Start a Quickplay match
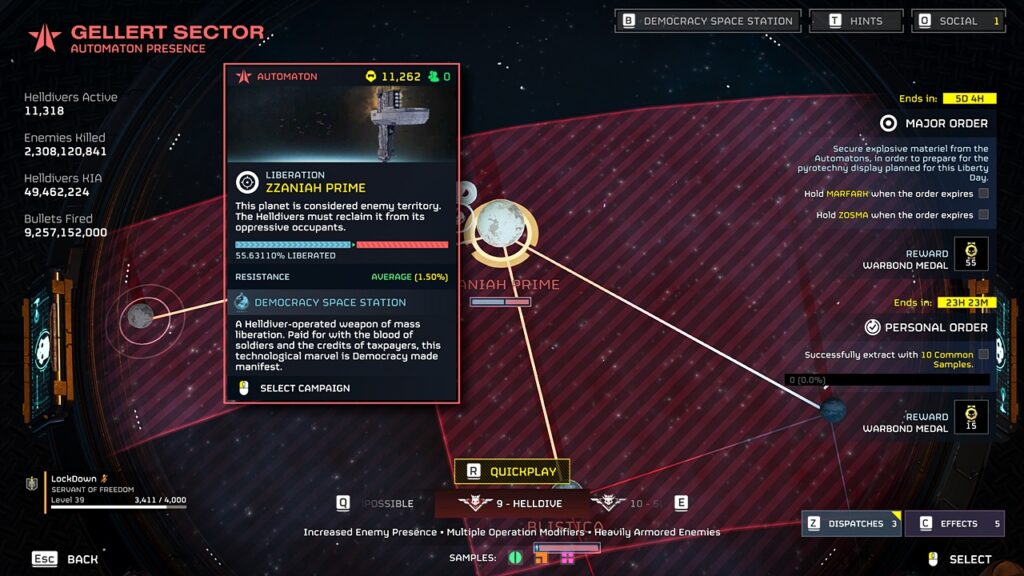1024x576 pixels. [512, 471]
